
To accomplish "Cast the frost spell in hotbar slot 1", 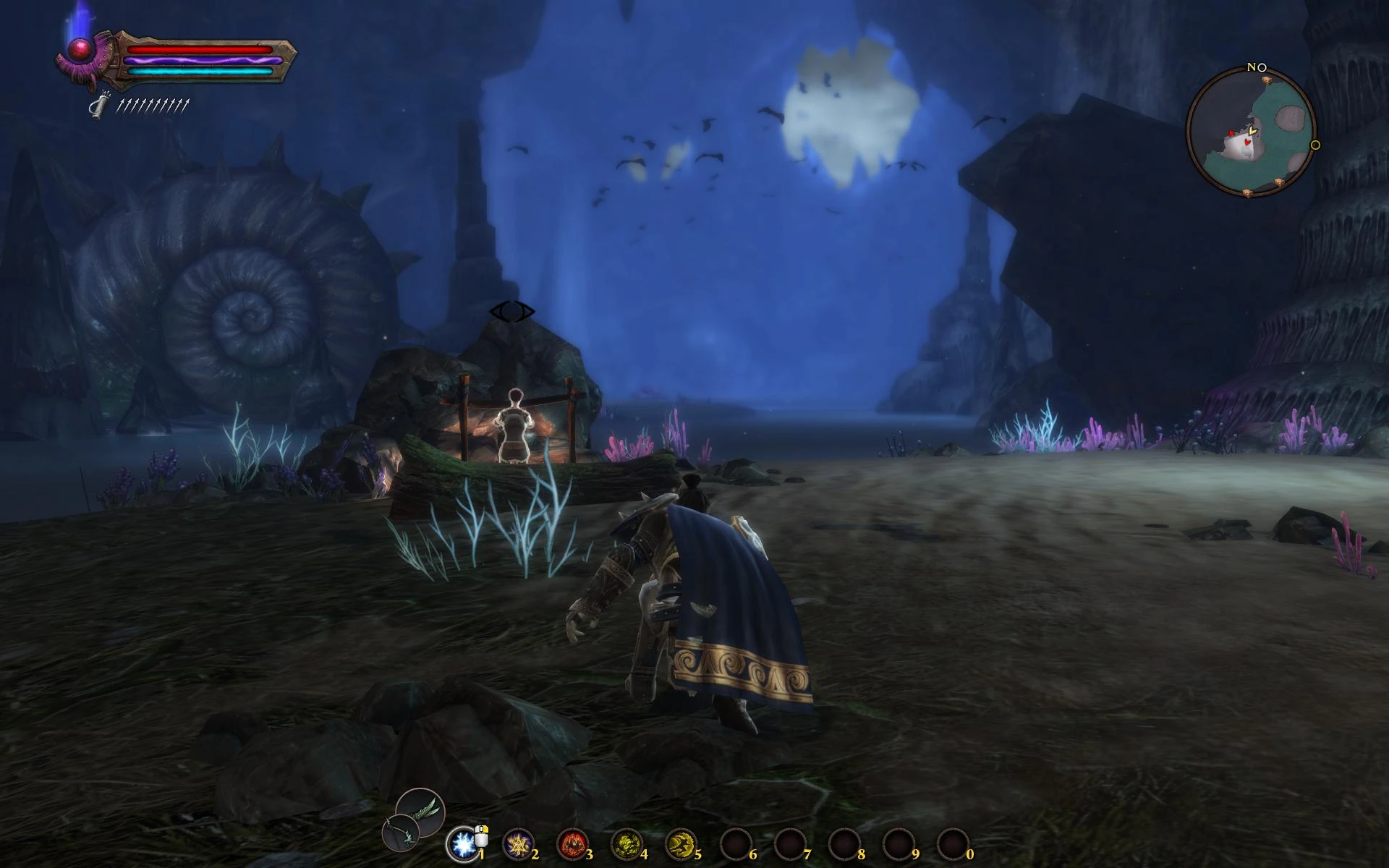I will [464, 844].
